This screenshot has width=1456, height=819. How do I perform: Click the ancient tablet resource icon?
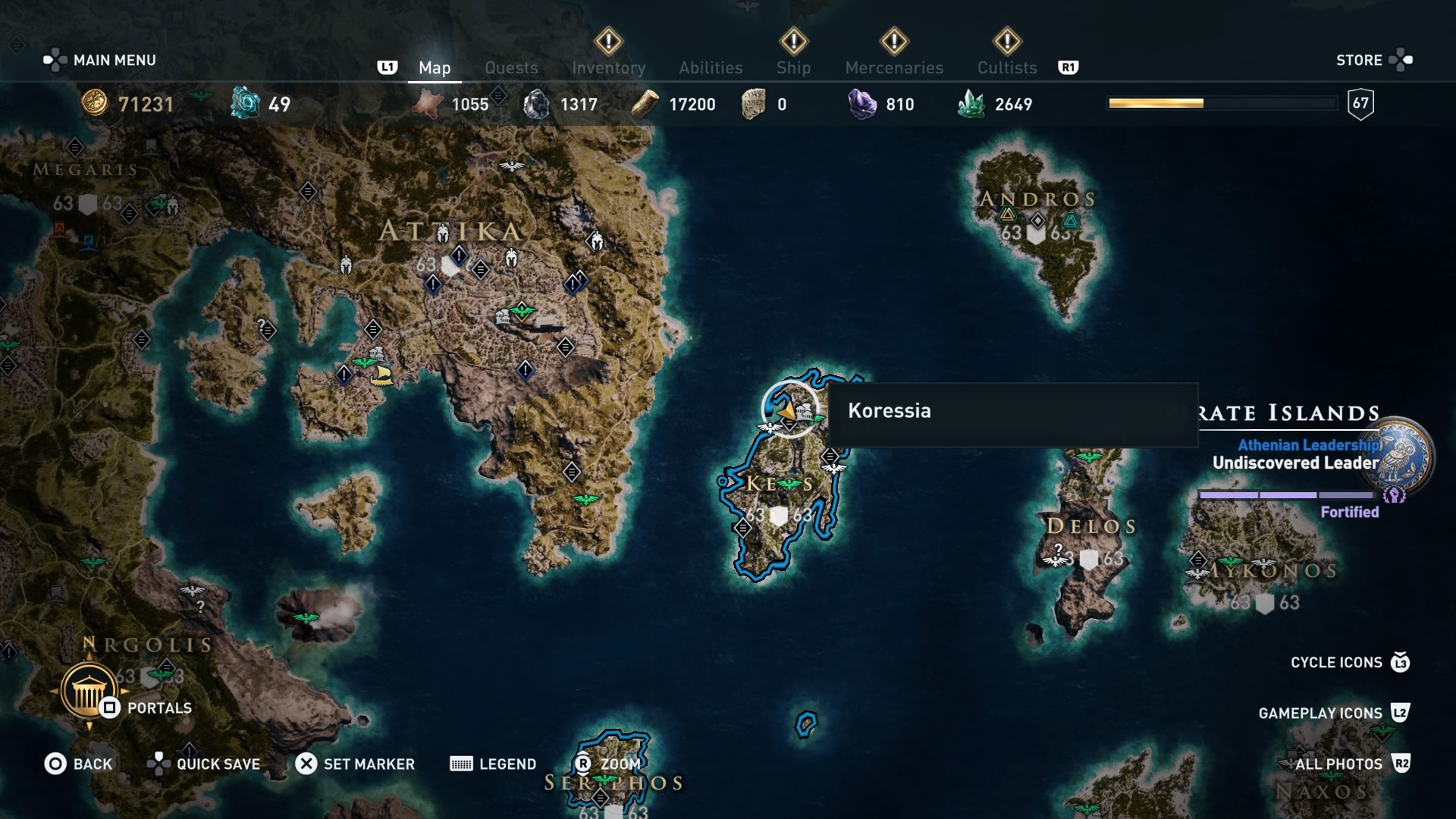(x=752, y=104)
